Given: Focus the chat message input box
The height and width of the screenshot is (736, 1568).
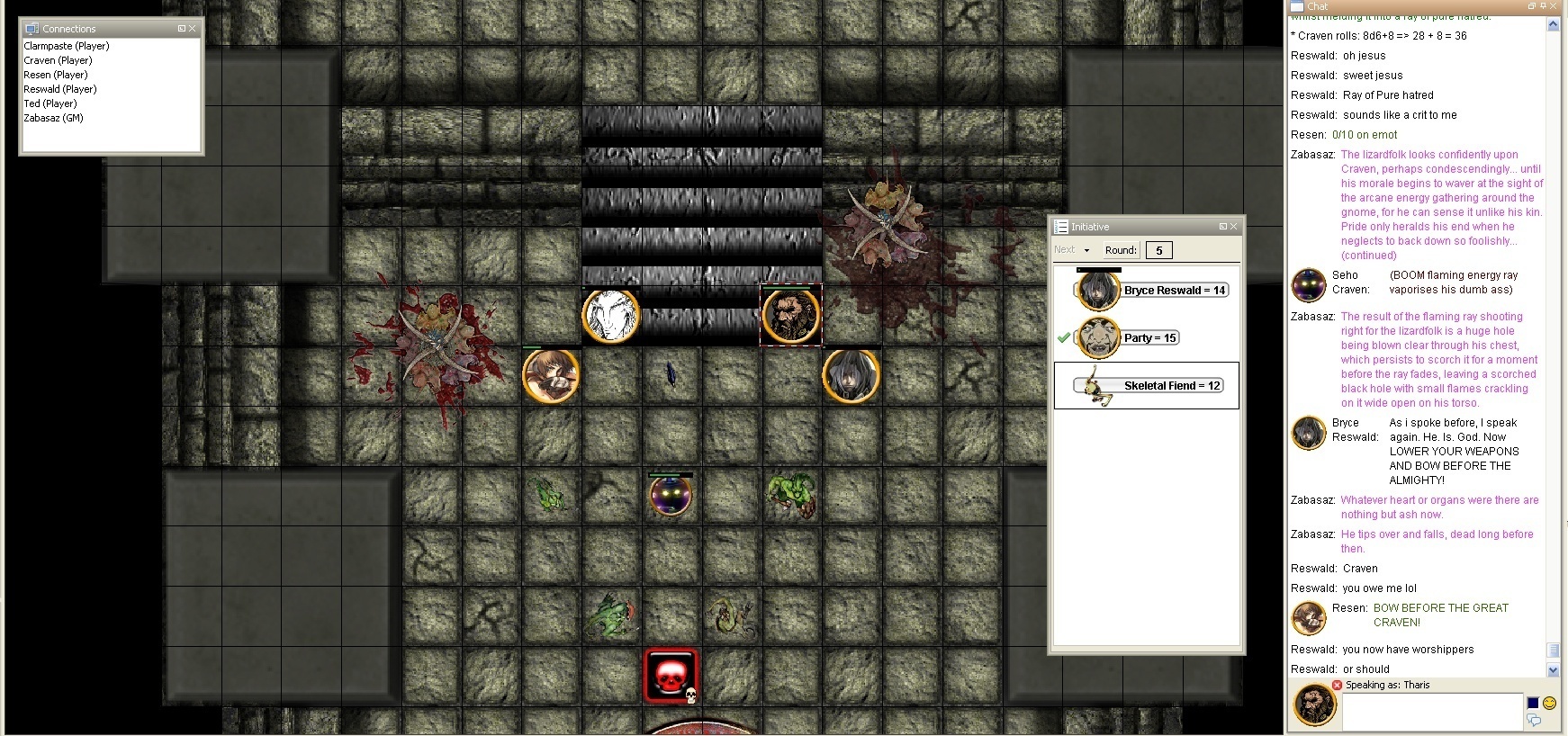Looking at the screenshot, I should tap(1430, 710).
